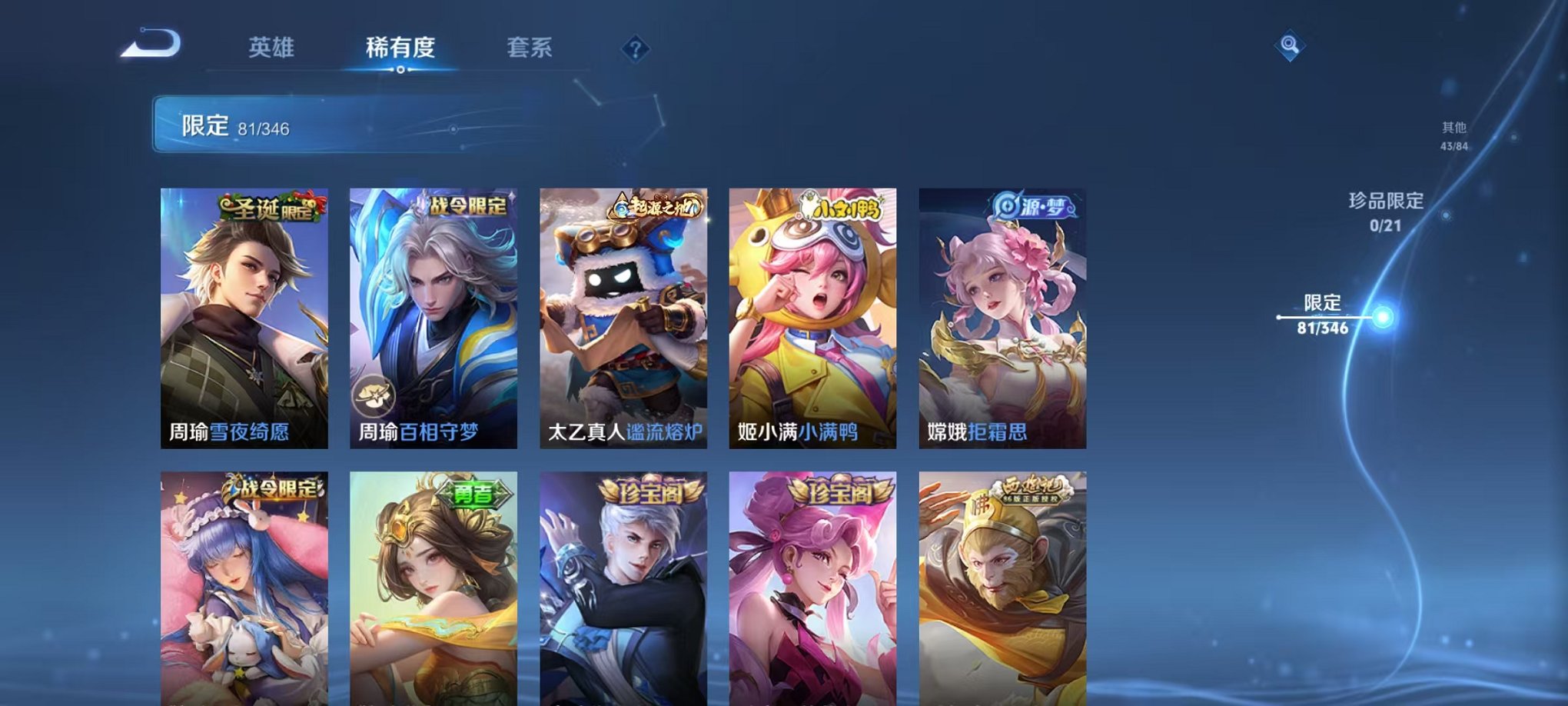Click the 圣诞限定 badge on 周瑜雪夜绮愿
The width and height of the screenshot is (1568, 706).
click(x=268, y=207)
